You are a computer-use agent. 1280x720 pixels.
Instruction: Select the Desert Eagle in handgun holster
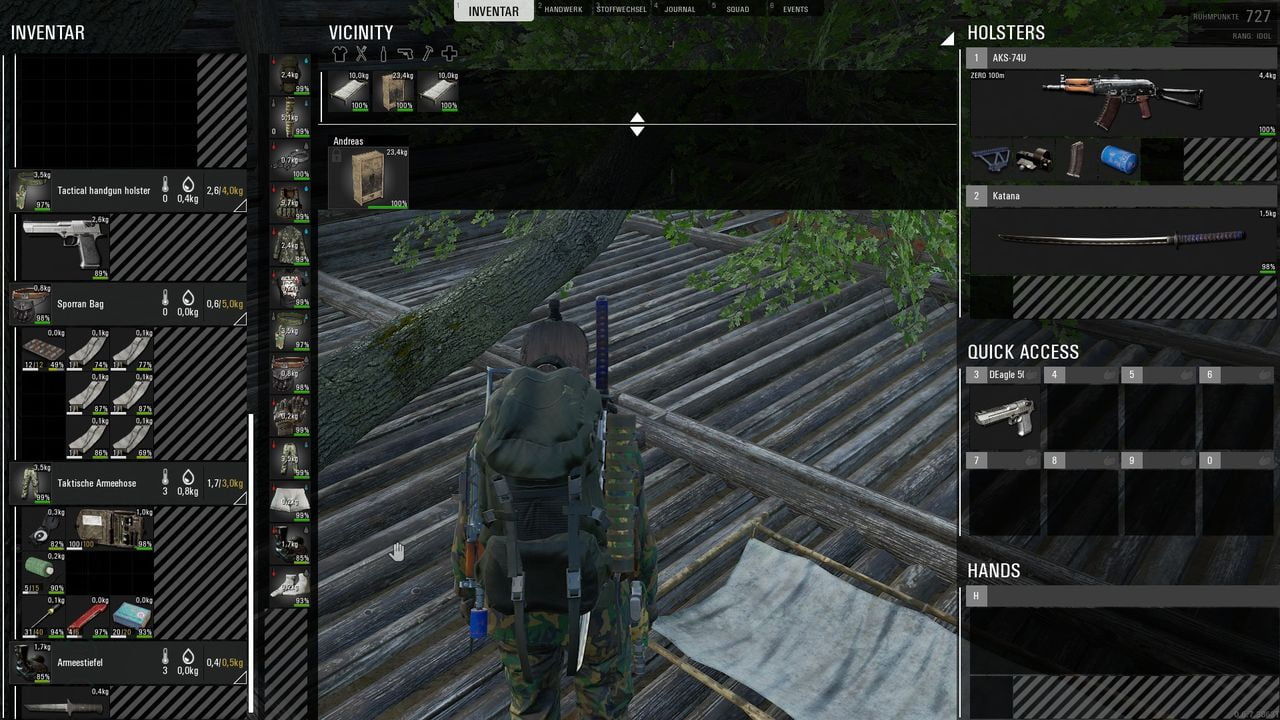(x=65, y=242)
